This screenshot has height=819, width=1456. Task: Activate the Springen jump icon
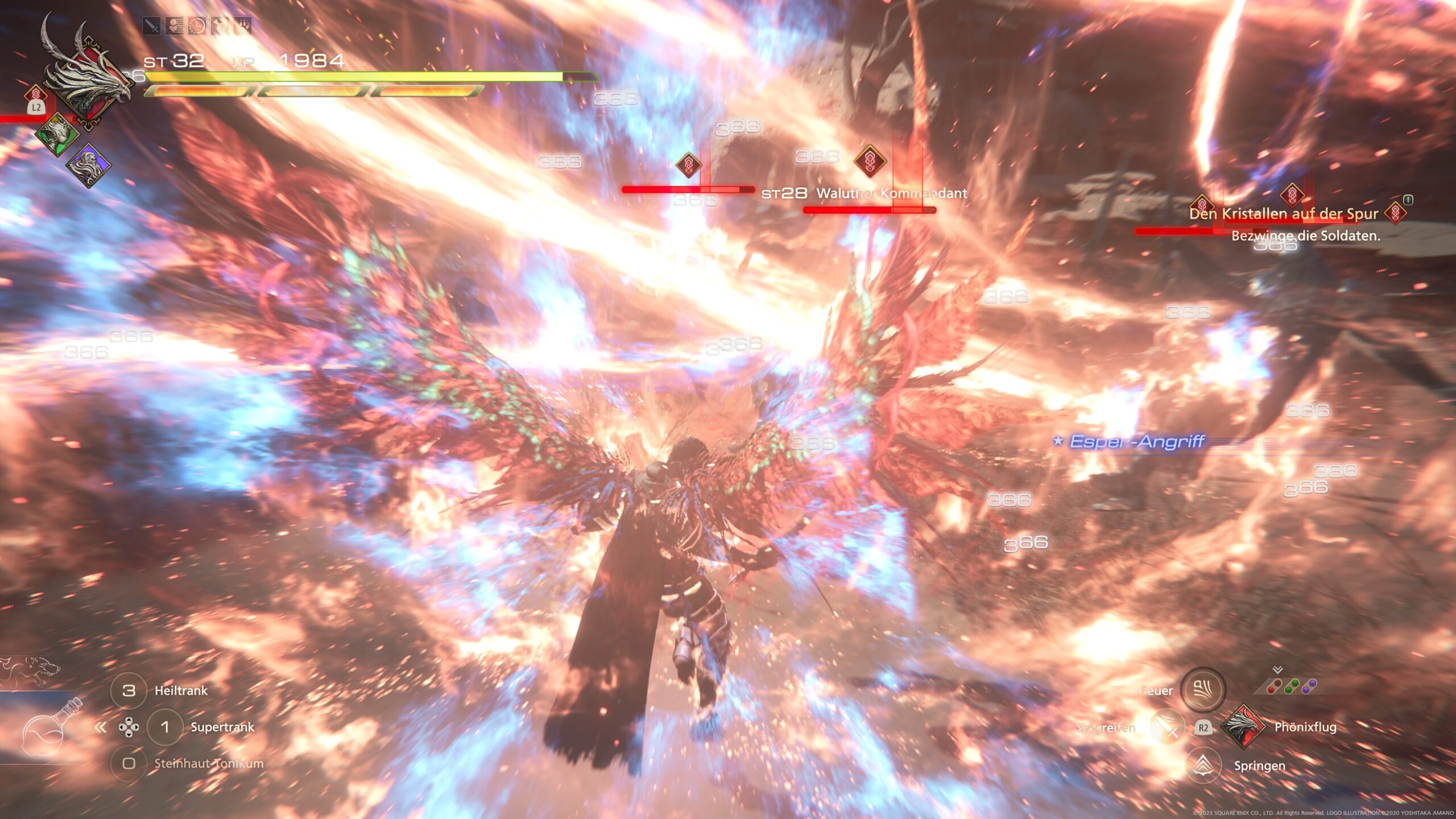(1204, 766)
